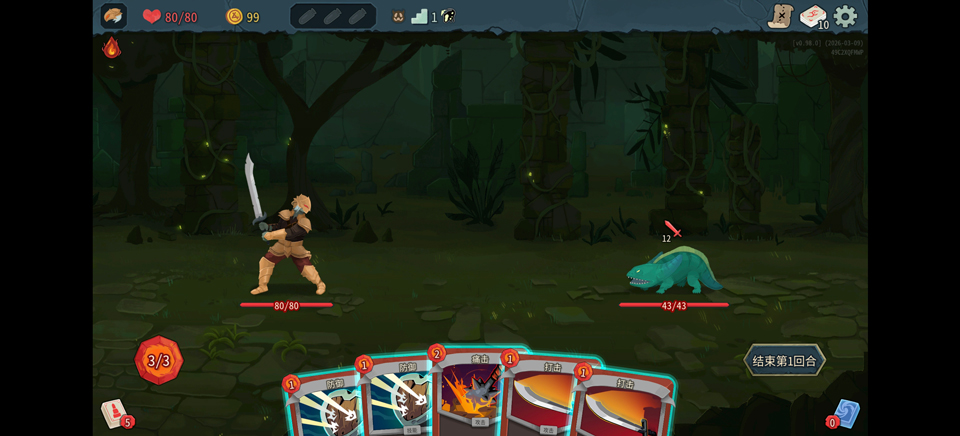This screenshot has width=960, height=436.
Task: Open the draw pile showing 5
Action: click(x=115, y=412)
